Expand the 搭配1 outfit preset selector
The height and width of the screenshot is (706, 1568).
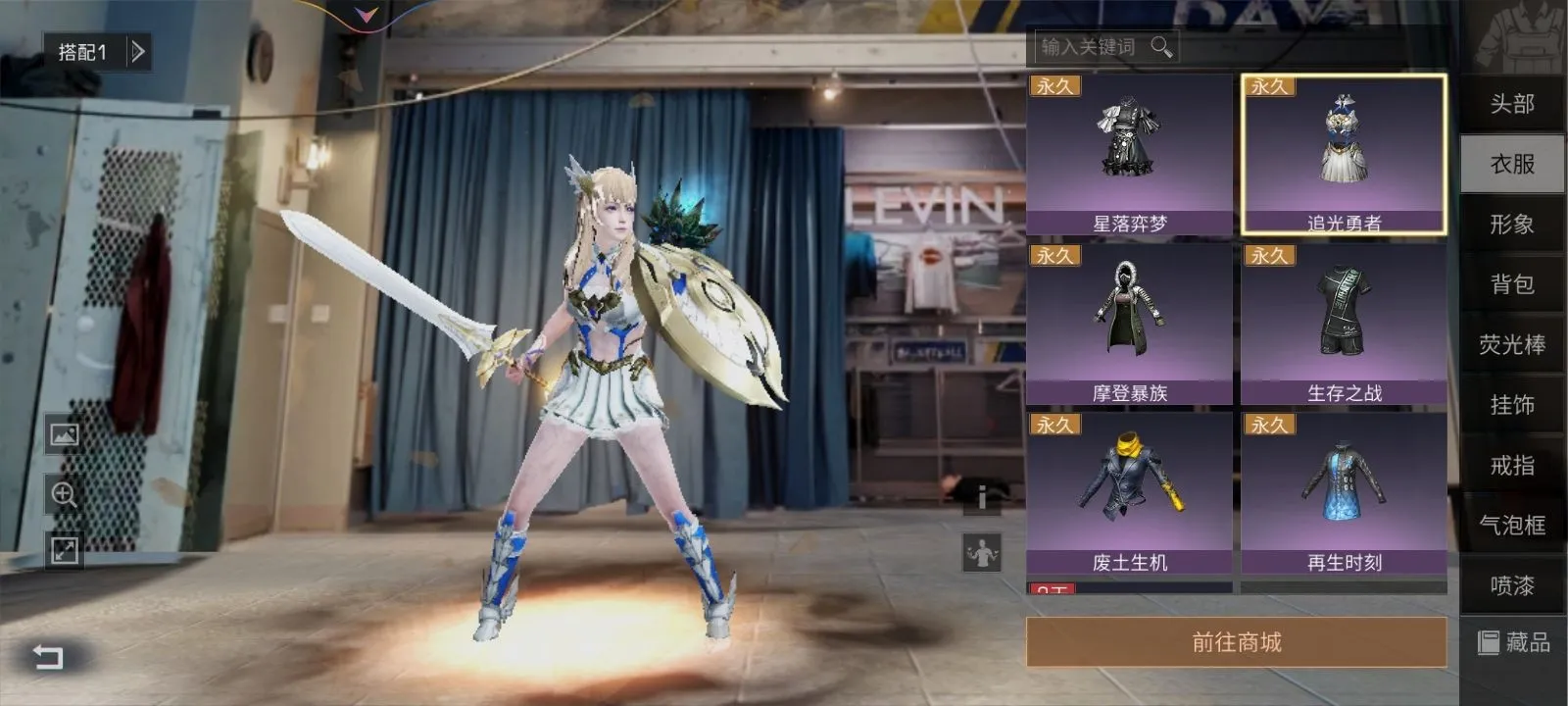(138, 51)
